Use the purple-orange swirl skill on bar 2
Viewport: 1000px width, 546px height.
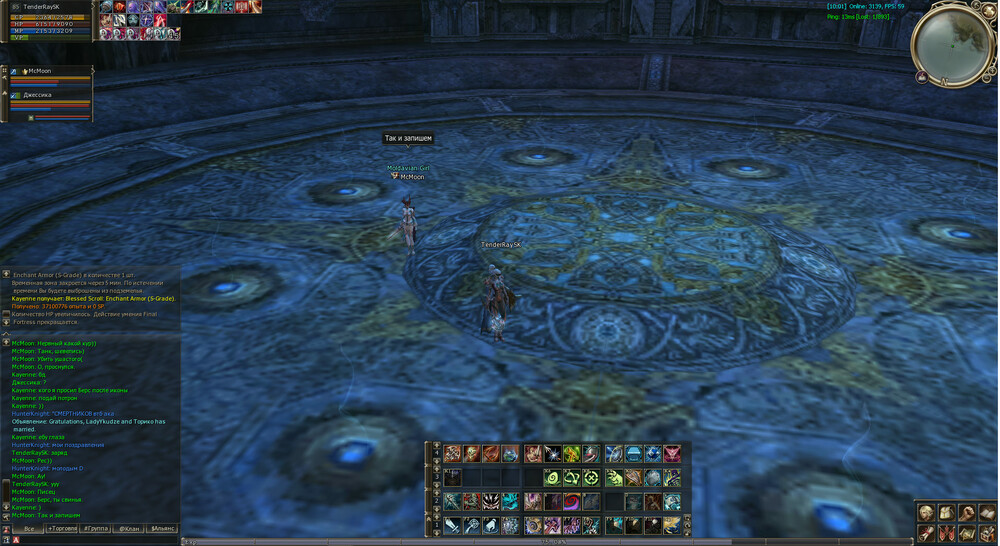572,501
